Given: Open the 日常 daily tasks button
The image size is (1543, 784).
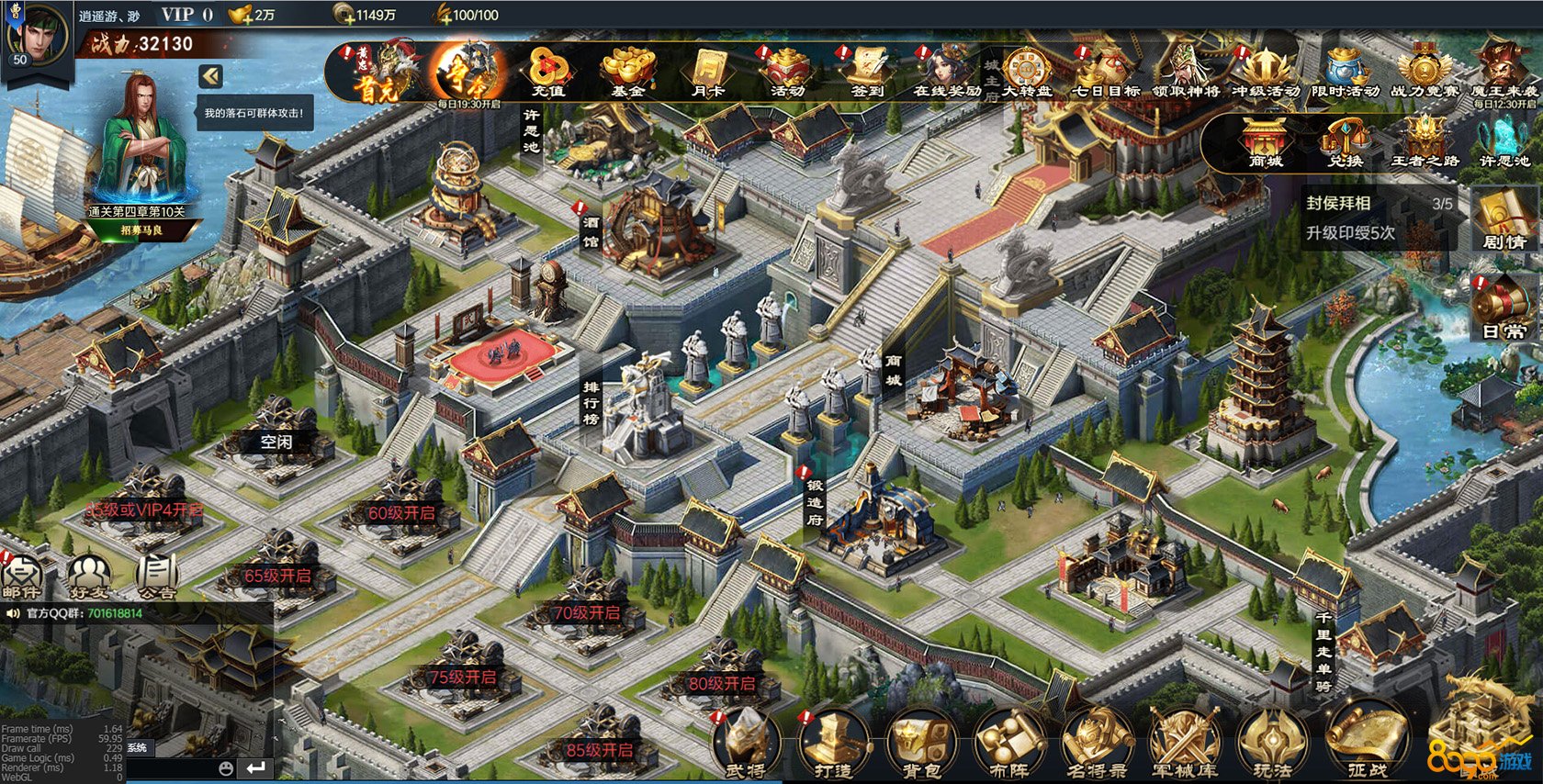Looking at the screenshot, I should tap(1504, 309).
